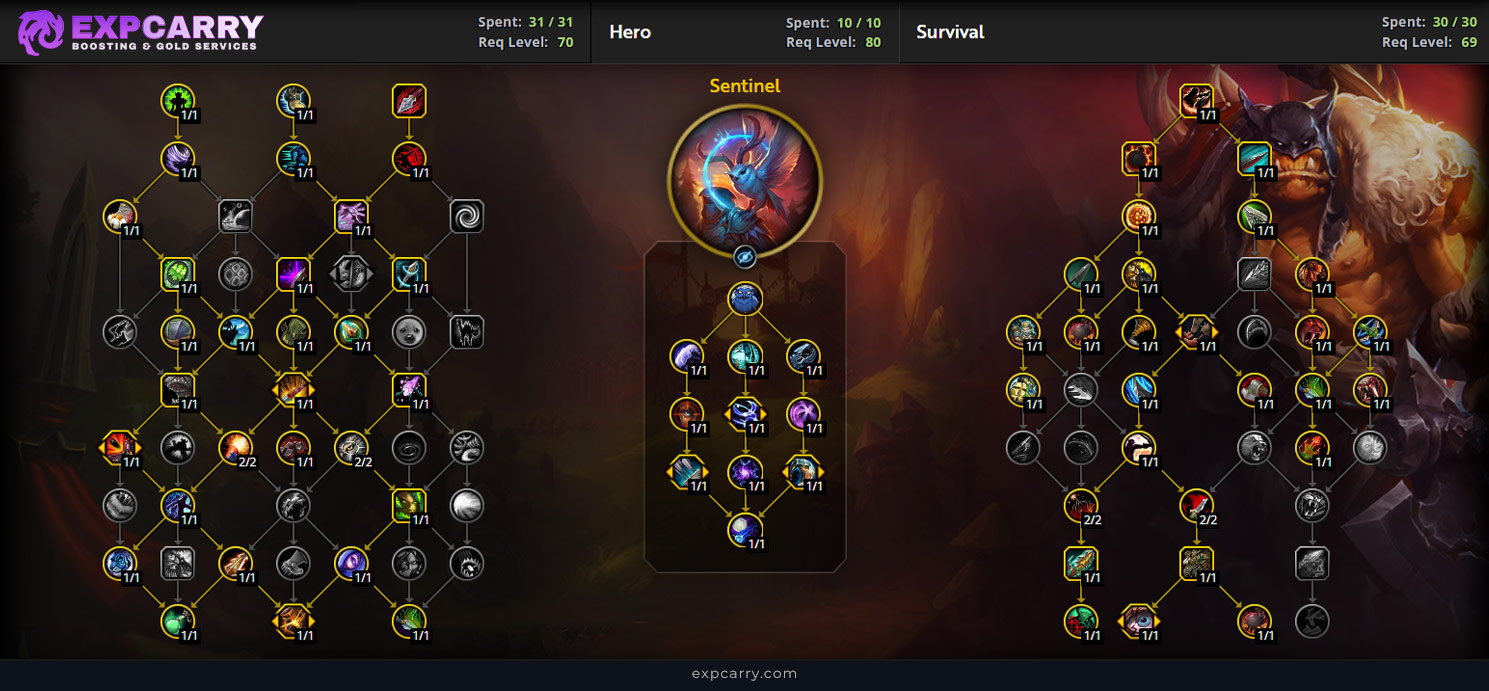Select the Sentinel hero talent portrait
The image size is (1489, 691).
coord(745,181)
